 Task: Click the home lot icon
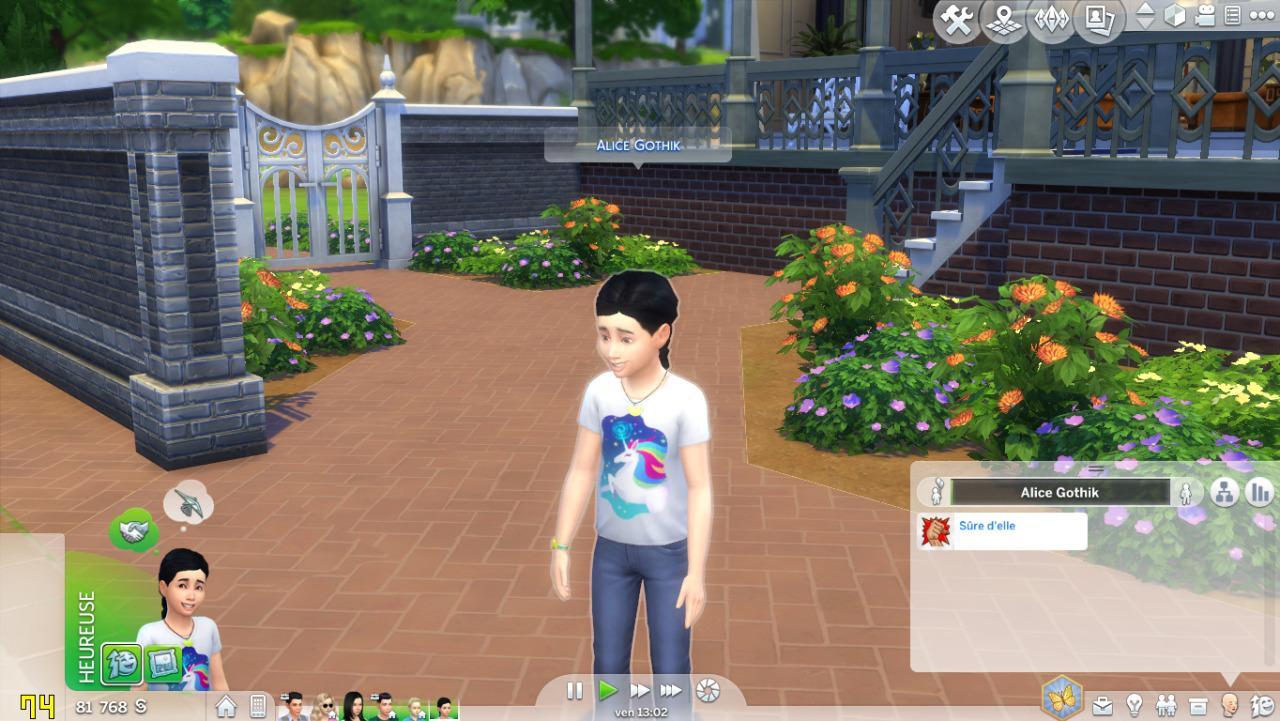click(x=226, y=706)
